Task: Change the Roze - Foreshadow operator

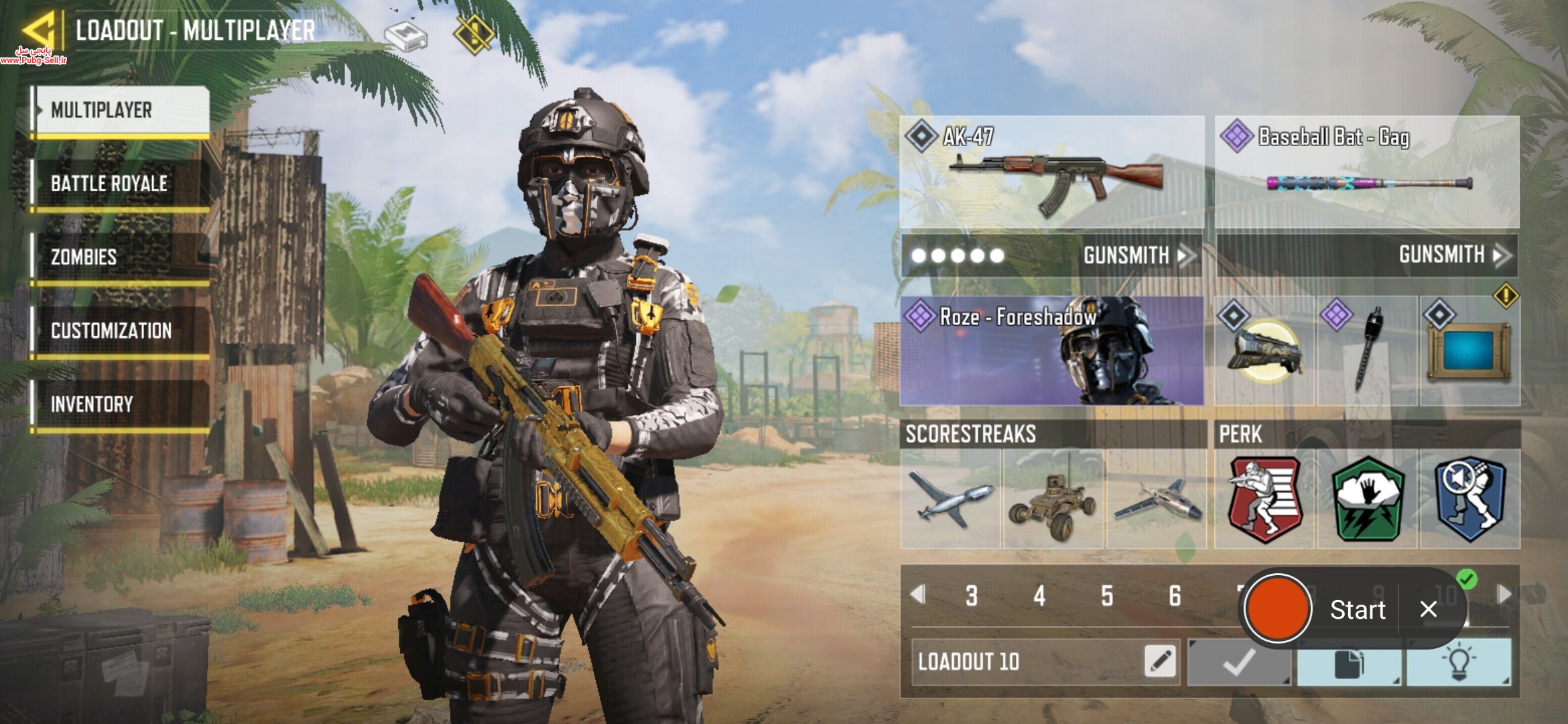Action: pos(1051,351)
